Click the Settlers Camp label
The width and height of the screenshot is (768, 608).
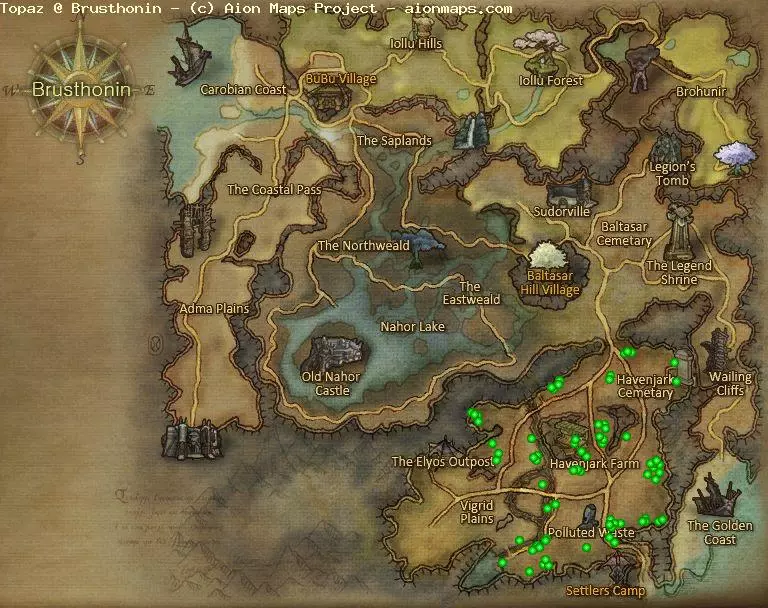[x=605, y=591]
